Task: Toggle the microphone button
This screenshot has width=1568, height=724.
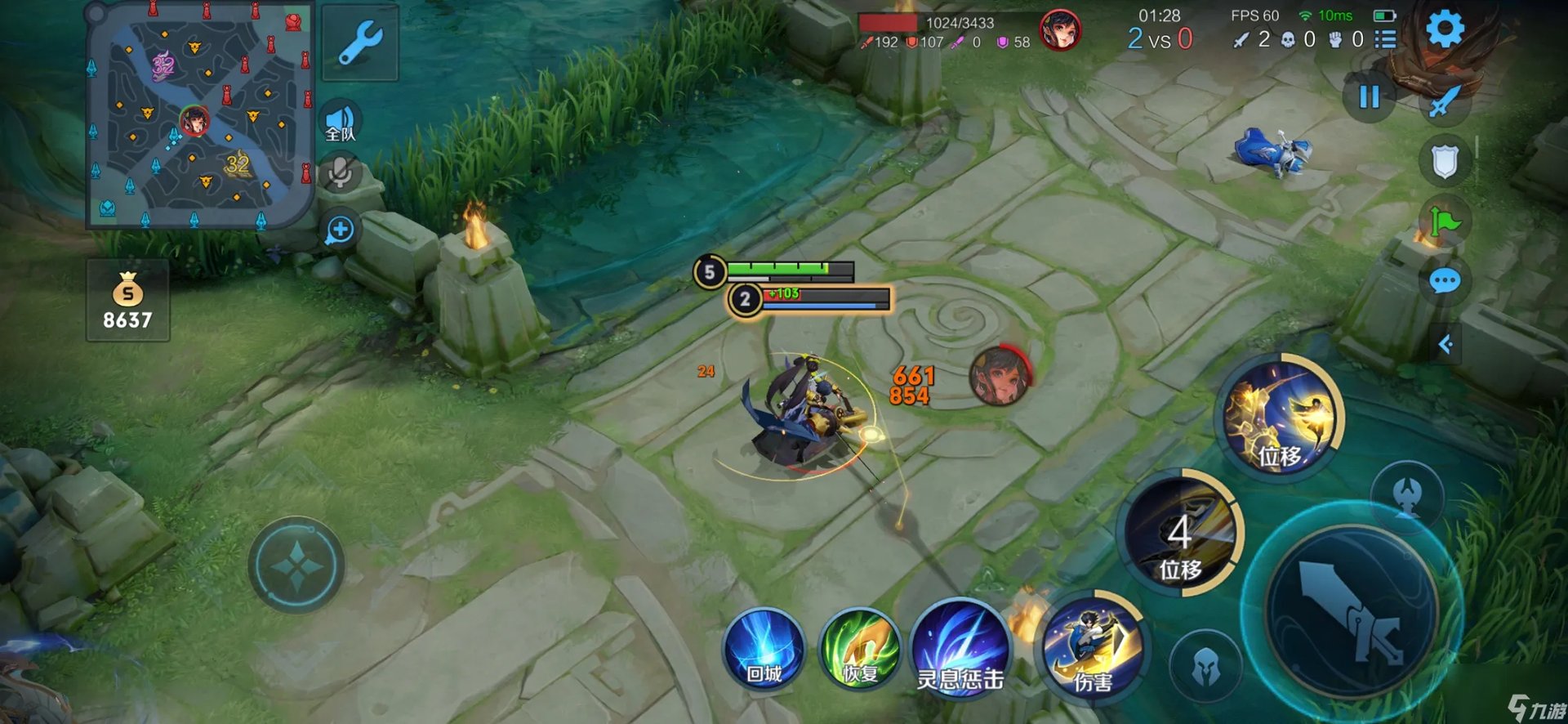Action: click(341, 172)
